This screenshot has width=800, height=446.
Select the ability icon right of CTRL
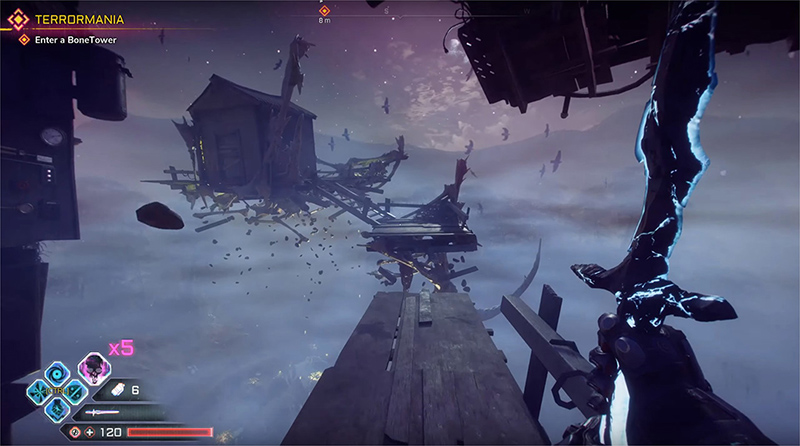[75, 390]
